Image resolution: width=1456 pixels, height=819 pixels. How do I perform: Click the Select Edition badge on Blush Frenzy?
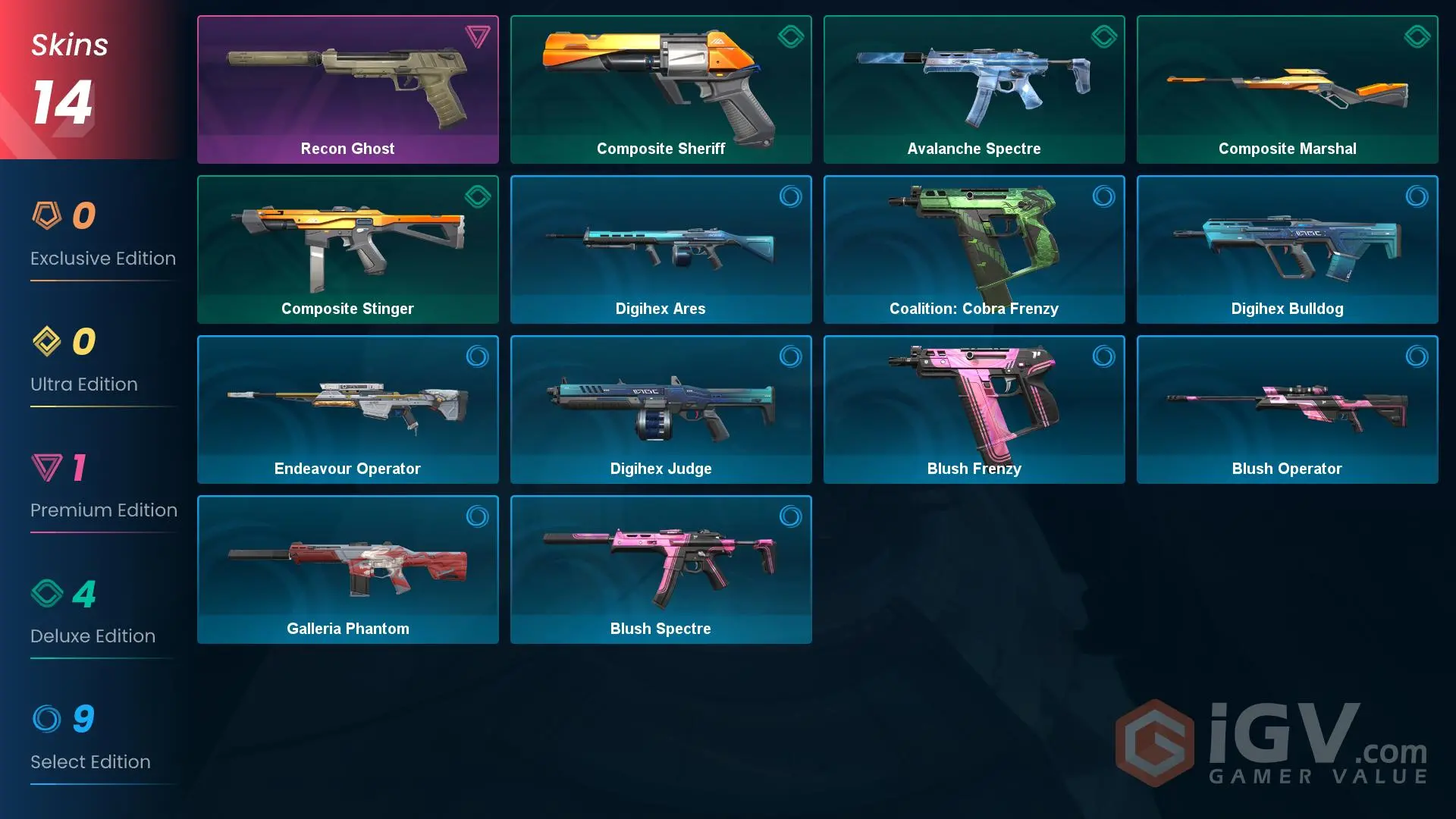[x=1104, y=356]
